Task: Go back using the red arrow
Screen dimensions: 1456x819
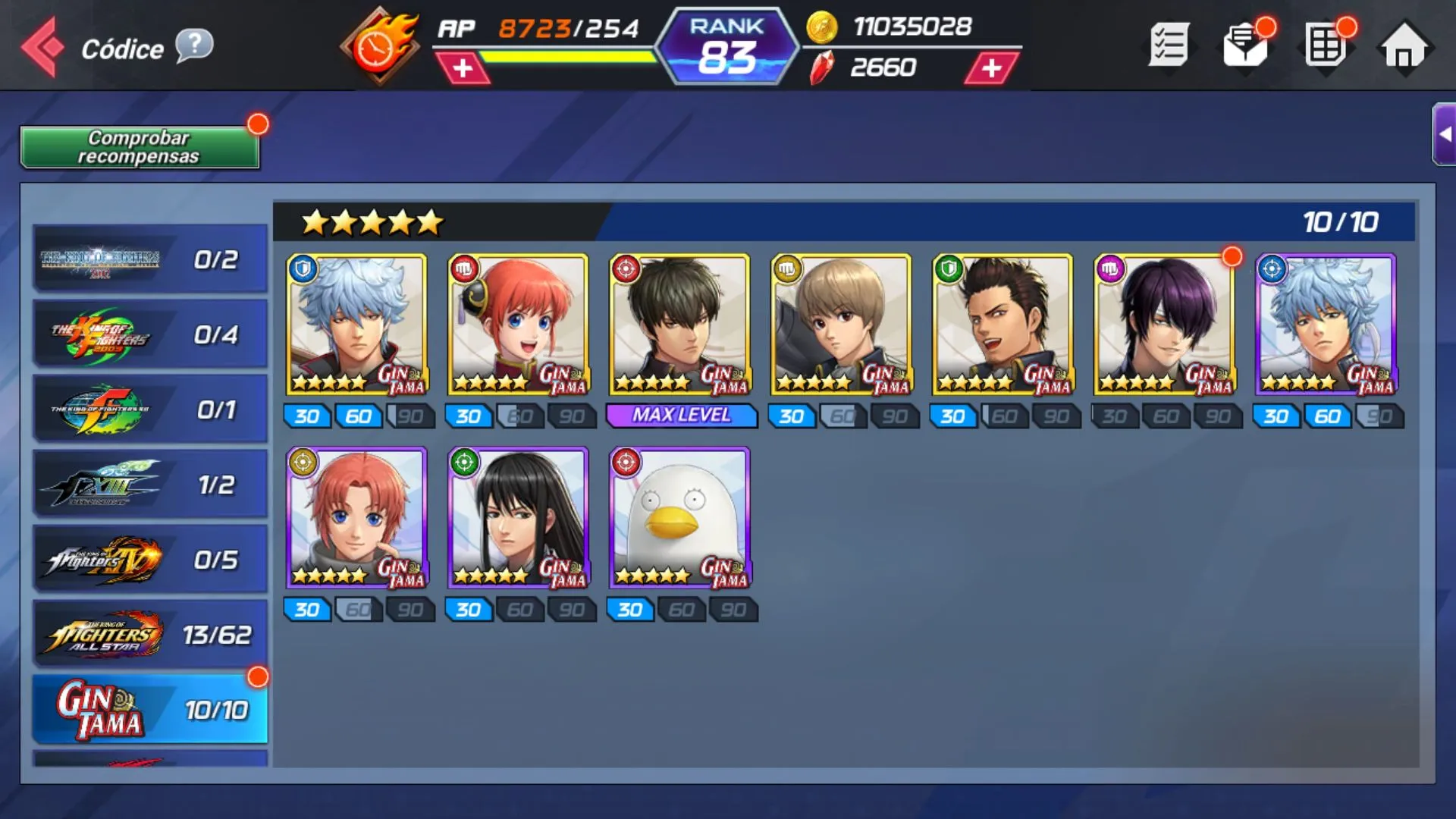Action: click(x=42, y=47)
